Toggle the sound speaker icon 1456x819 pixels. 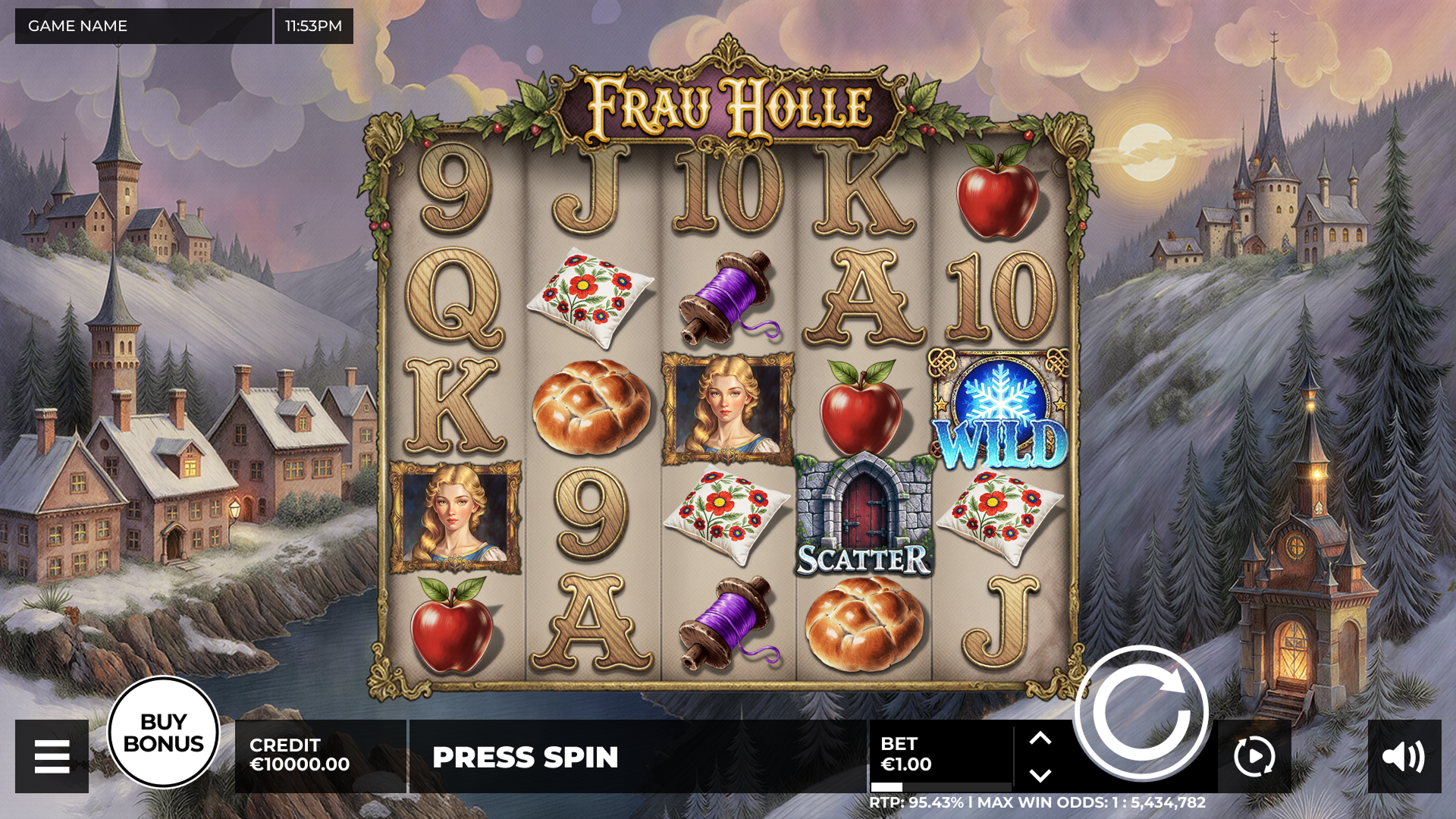click(1404, 756)
